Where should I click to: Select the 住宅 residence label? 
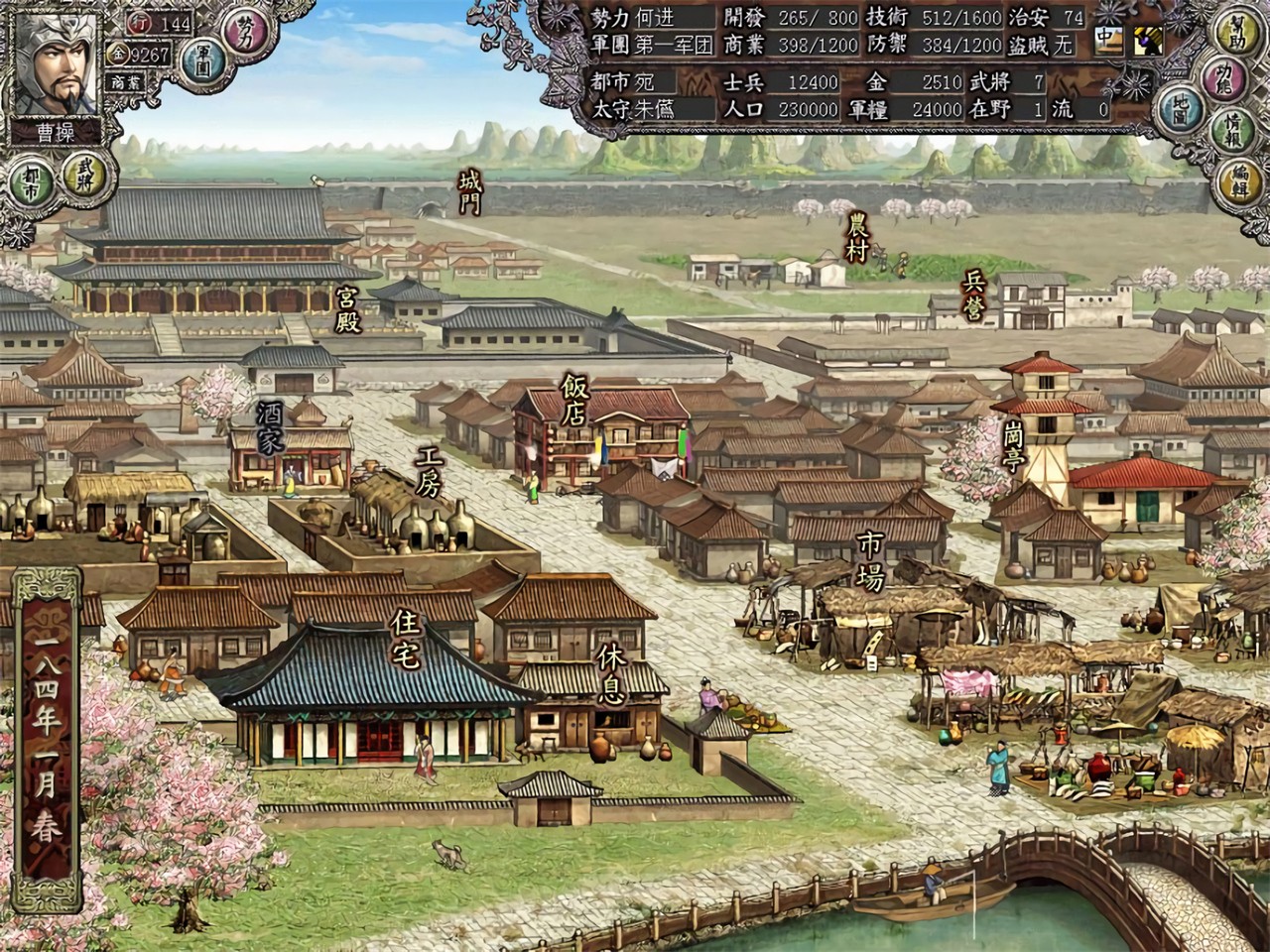[405, 640]
